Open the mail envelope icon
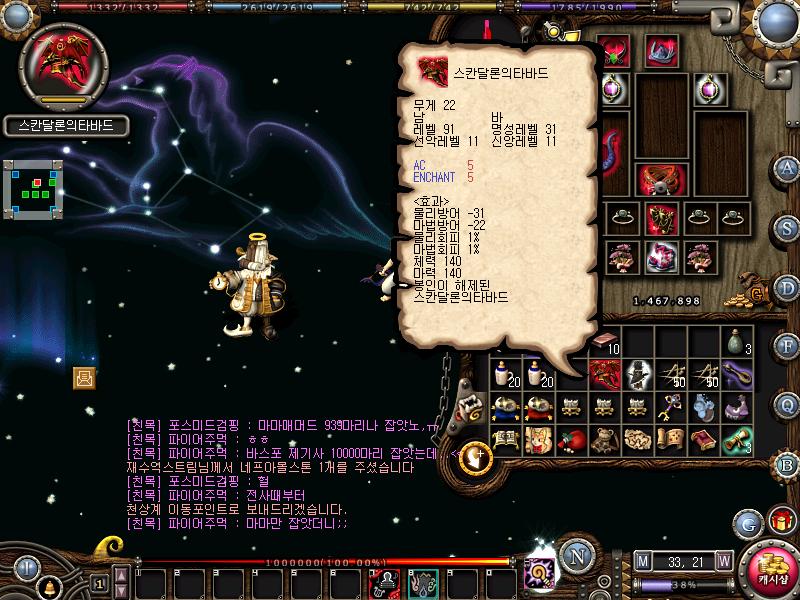This screenshot has height=600, width=800. (84, 377)
